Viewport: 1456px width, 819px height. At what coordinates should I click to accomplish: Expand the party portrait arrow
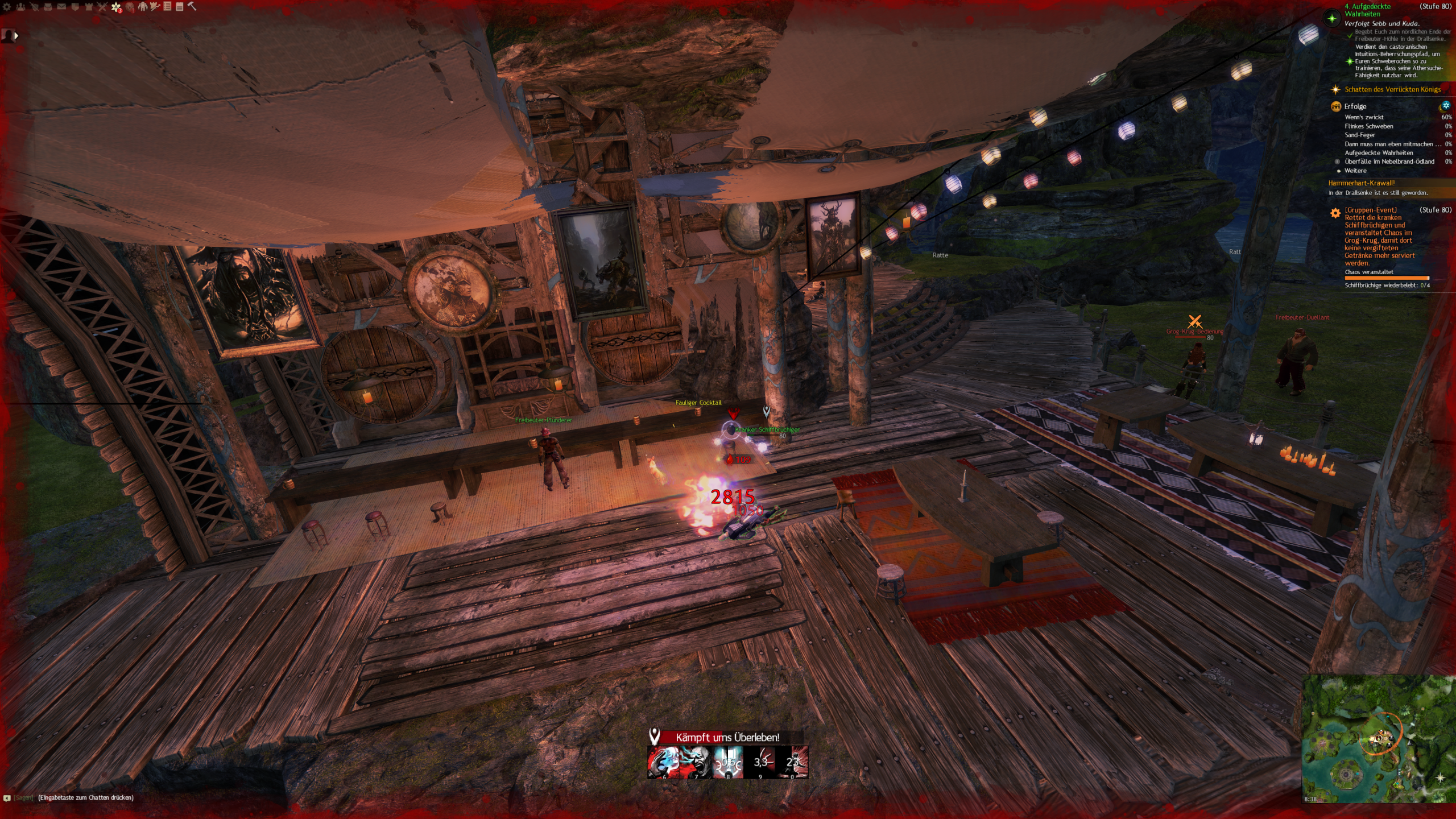[16, 36]
